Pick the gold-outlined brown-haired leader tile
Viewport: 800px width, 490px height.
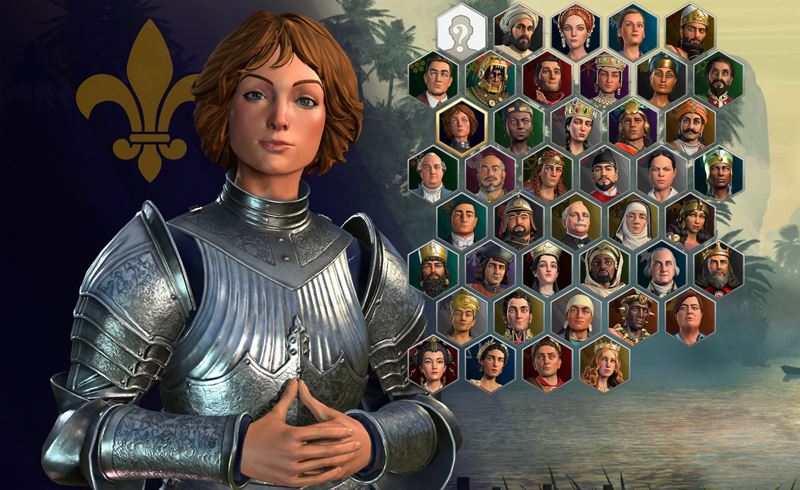[462, 125]
